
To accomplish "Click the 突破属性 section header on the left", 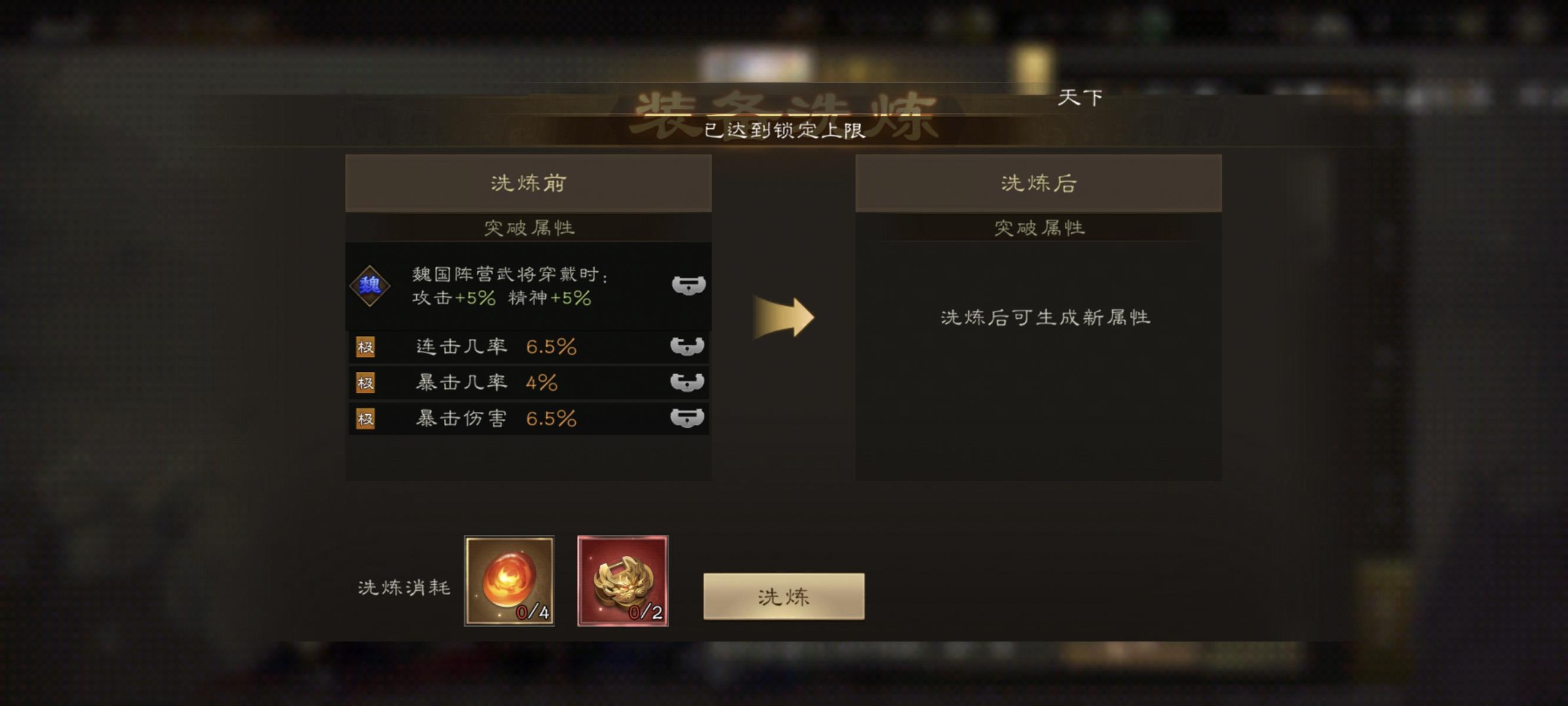I will click(x=529, y=228).
